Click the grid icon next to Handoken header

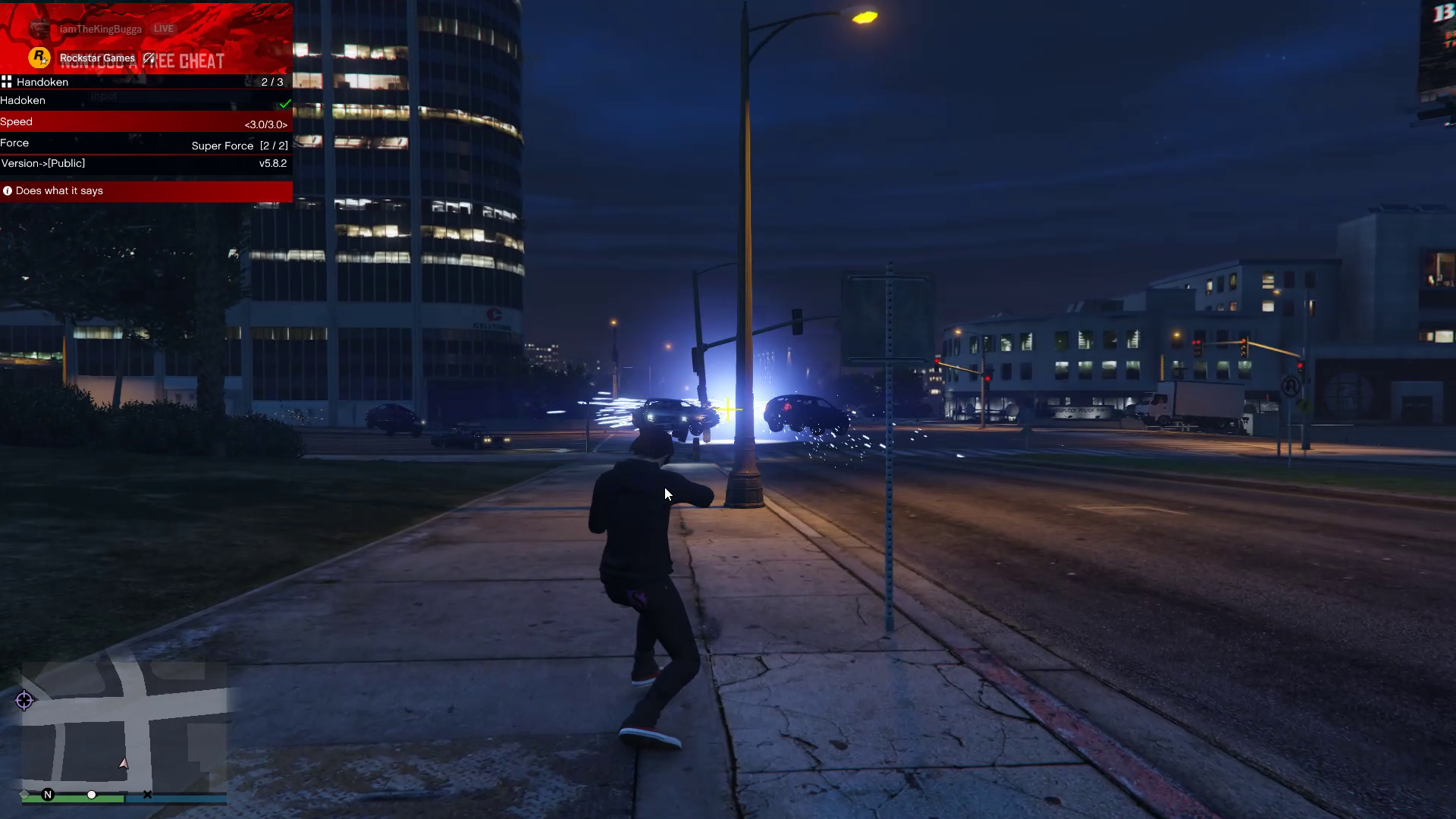7,82
